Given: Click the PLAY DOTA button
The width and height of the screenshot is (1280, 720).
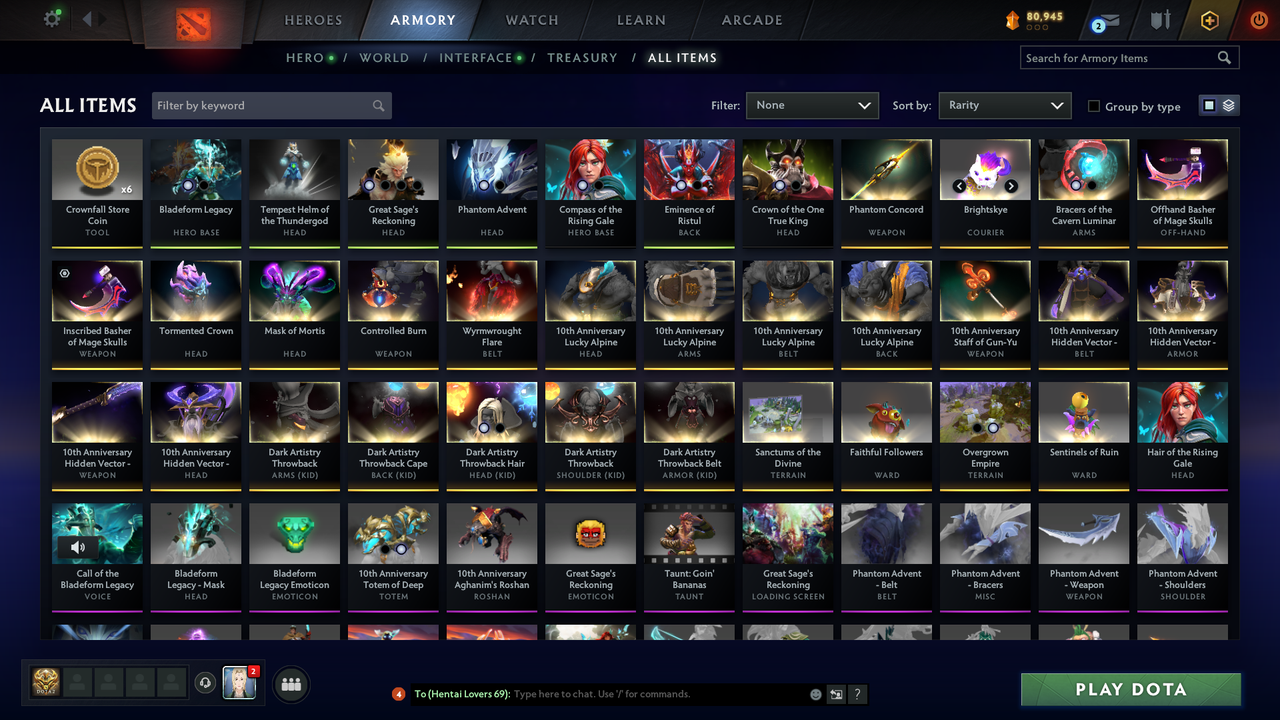Looking at the screenshot, I should (1130, 689).
